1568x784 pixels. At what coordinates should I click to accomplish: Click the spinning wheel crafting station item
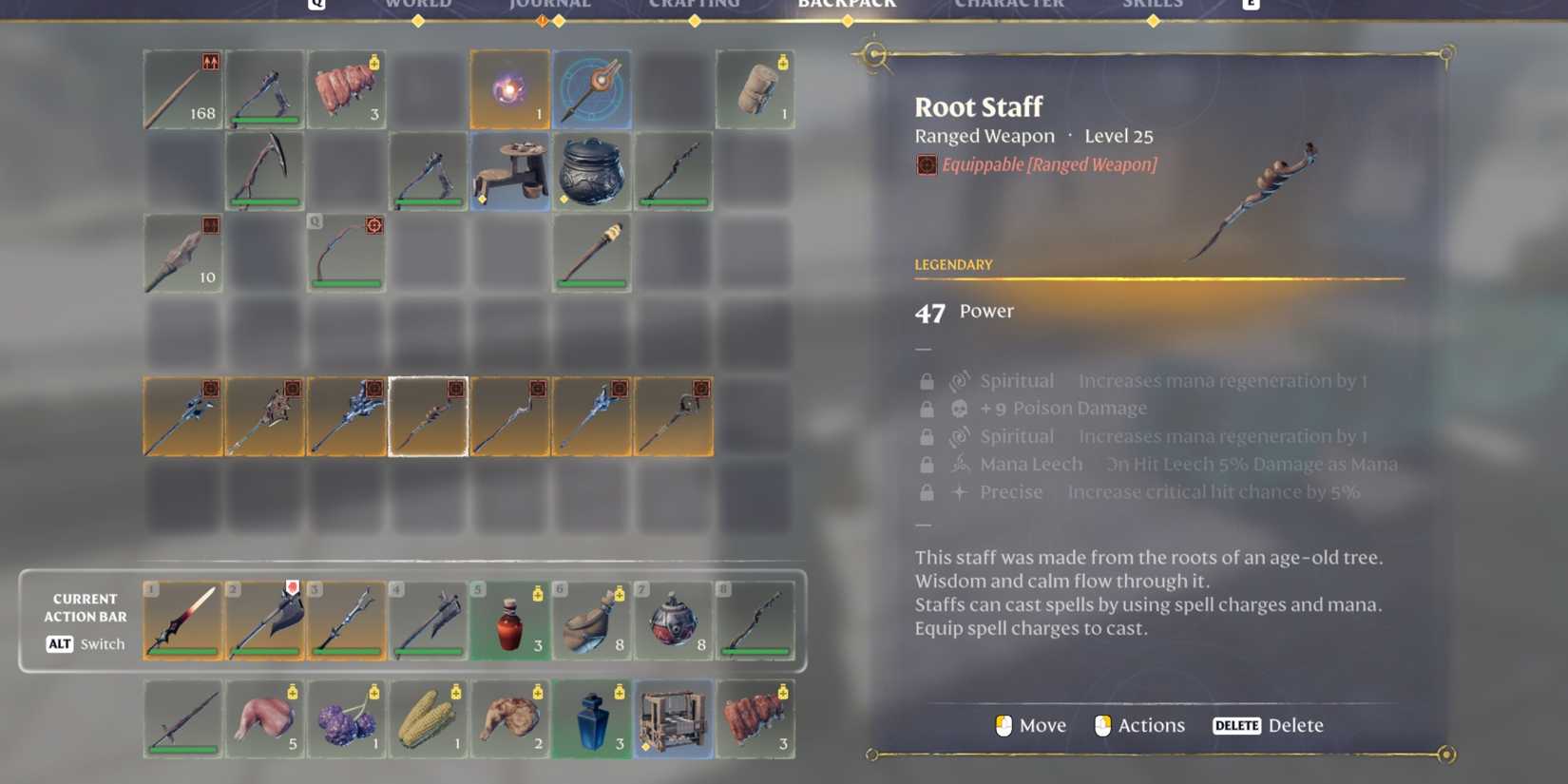click(x=510, y=171)
